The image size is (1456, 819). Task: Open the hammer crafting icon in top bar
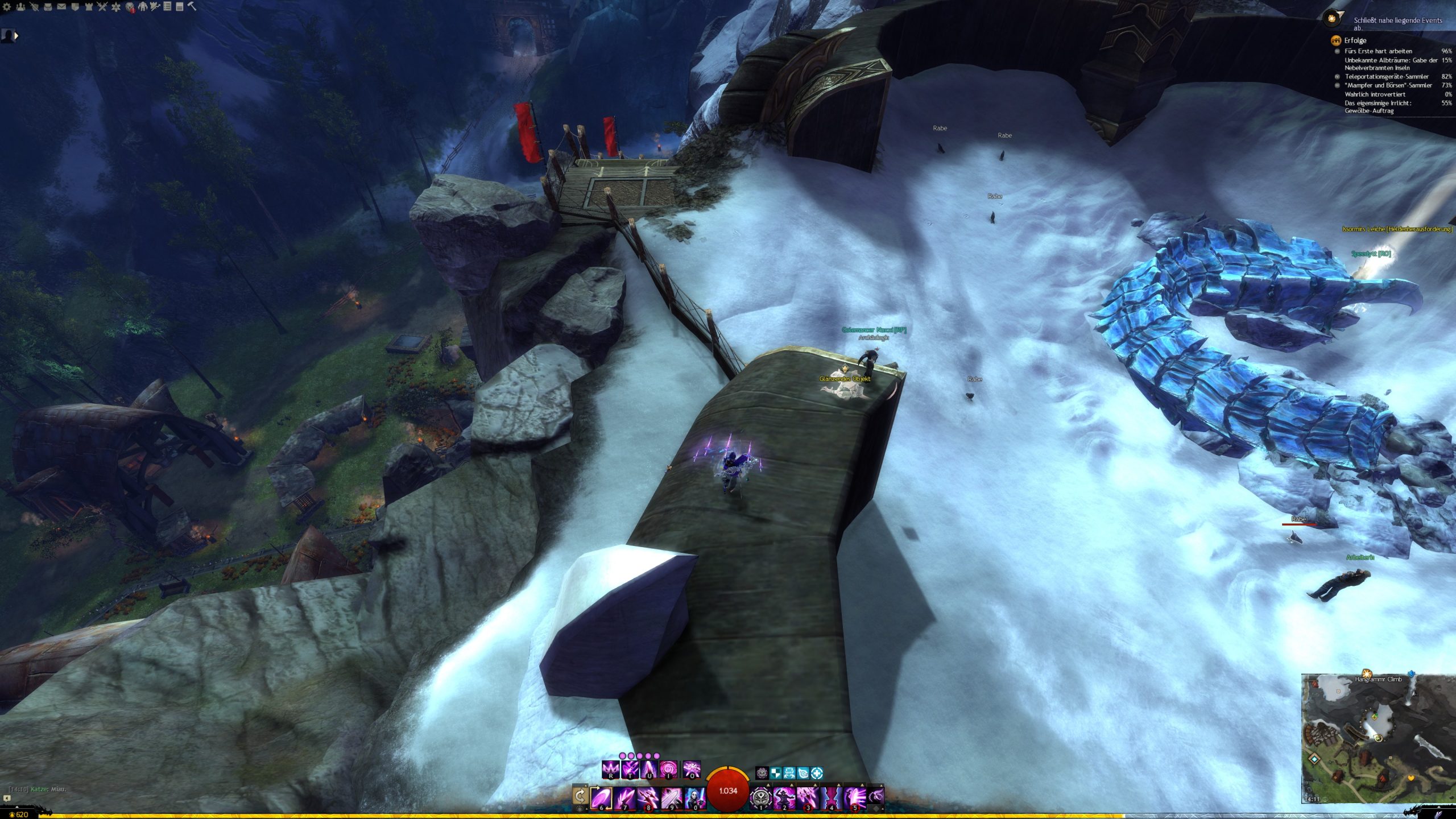click(192, 6)
